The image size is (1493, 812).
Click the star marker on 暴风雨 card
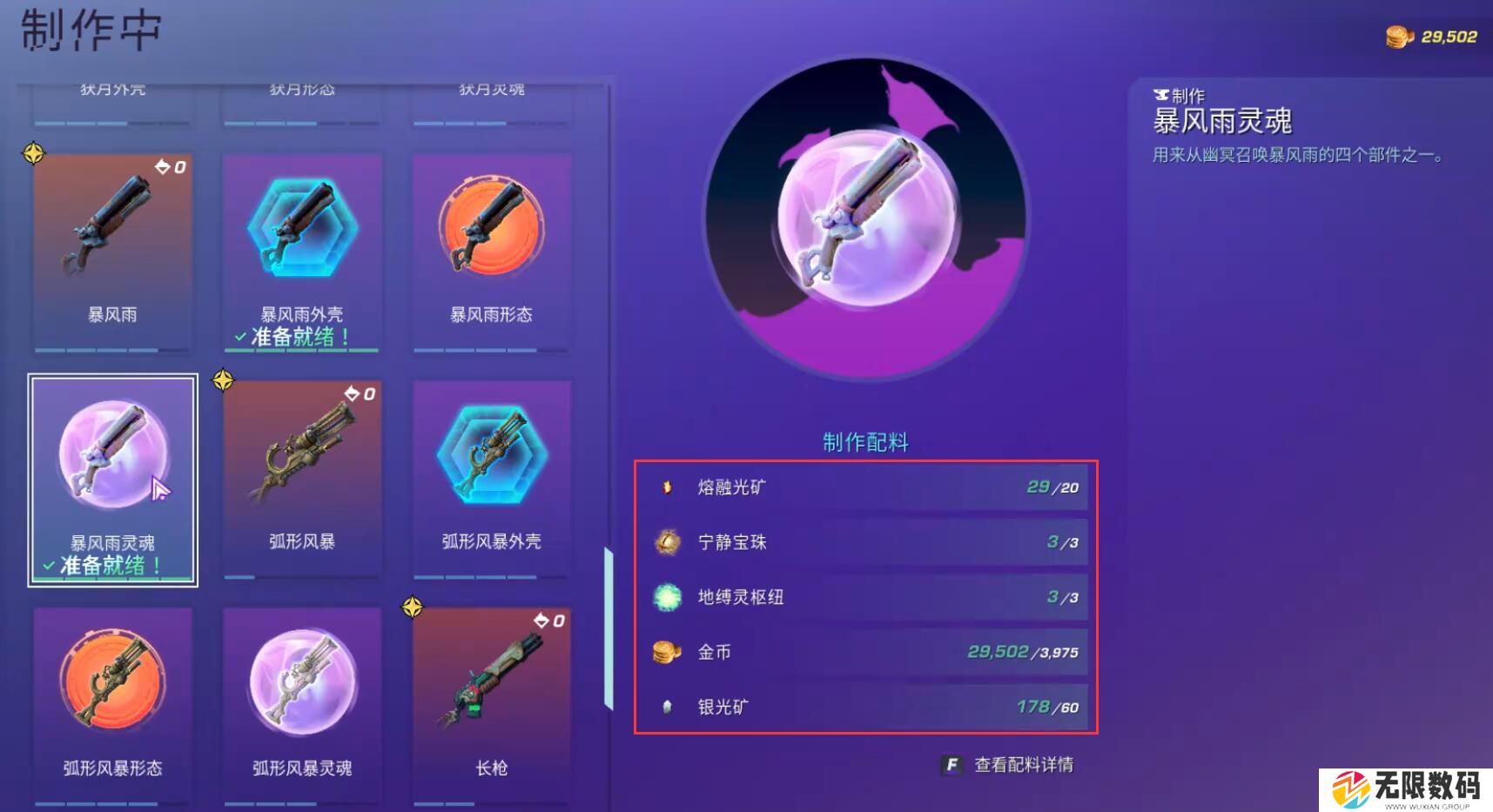click(x=32, y=154)
